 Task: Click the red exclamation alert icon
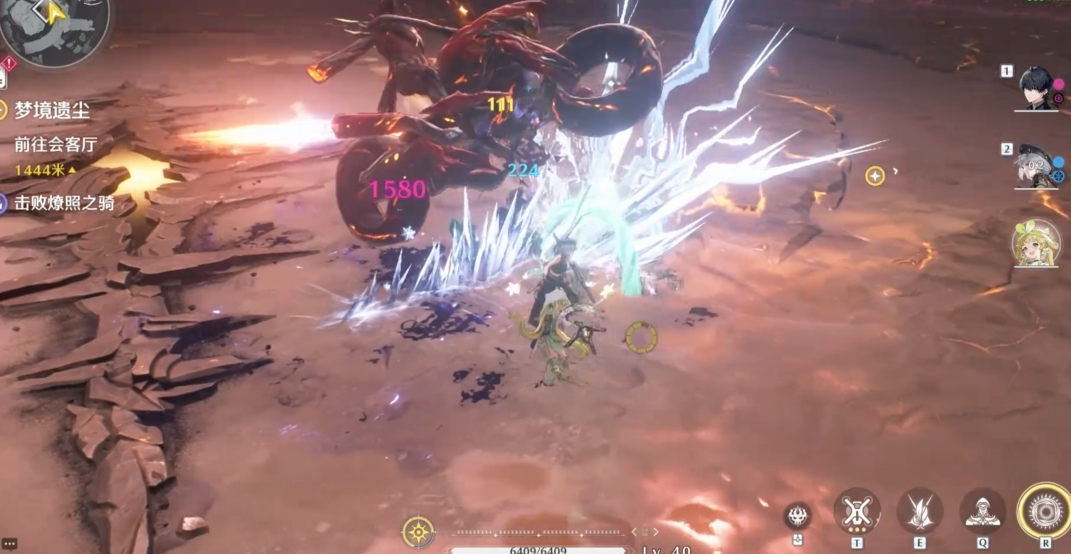click(8, 64)
